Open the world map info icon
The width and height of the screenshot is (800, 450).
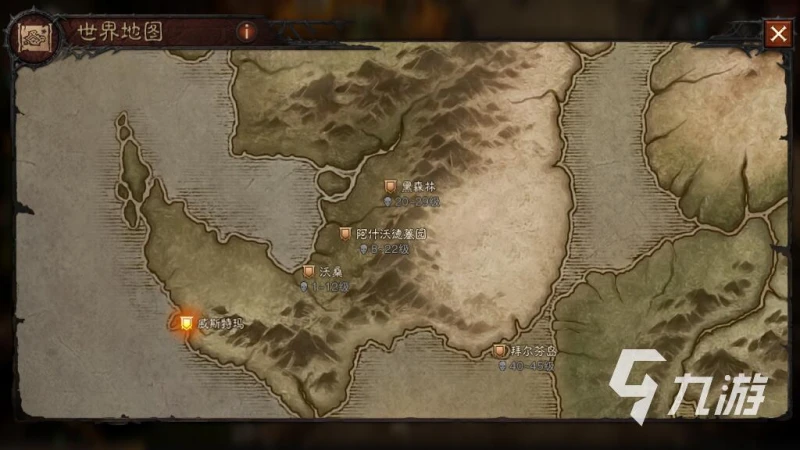pyautogui.click(x=246, y=30)
